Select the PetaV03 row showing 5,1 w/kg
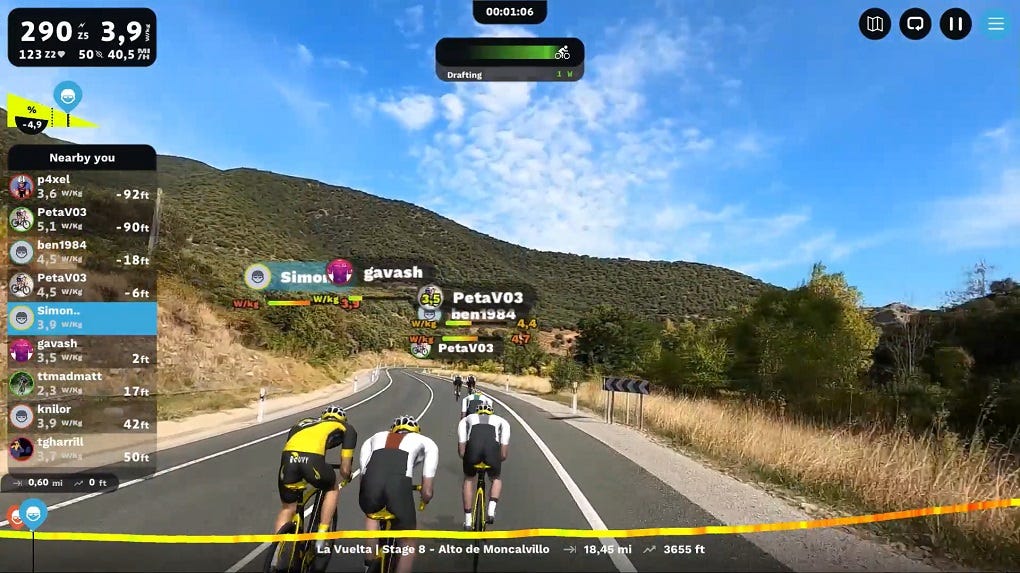The width and height of the screenshot is (1020, 573). (x=82, y=220)
